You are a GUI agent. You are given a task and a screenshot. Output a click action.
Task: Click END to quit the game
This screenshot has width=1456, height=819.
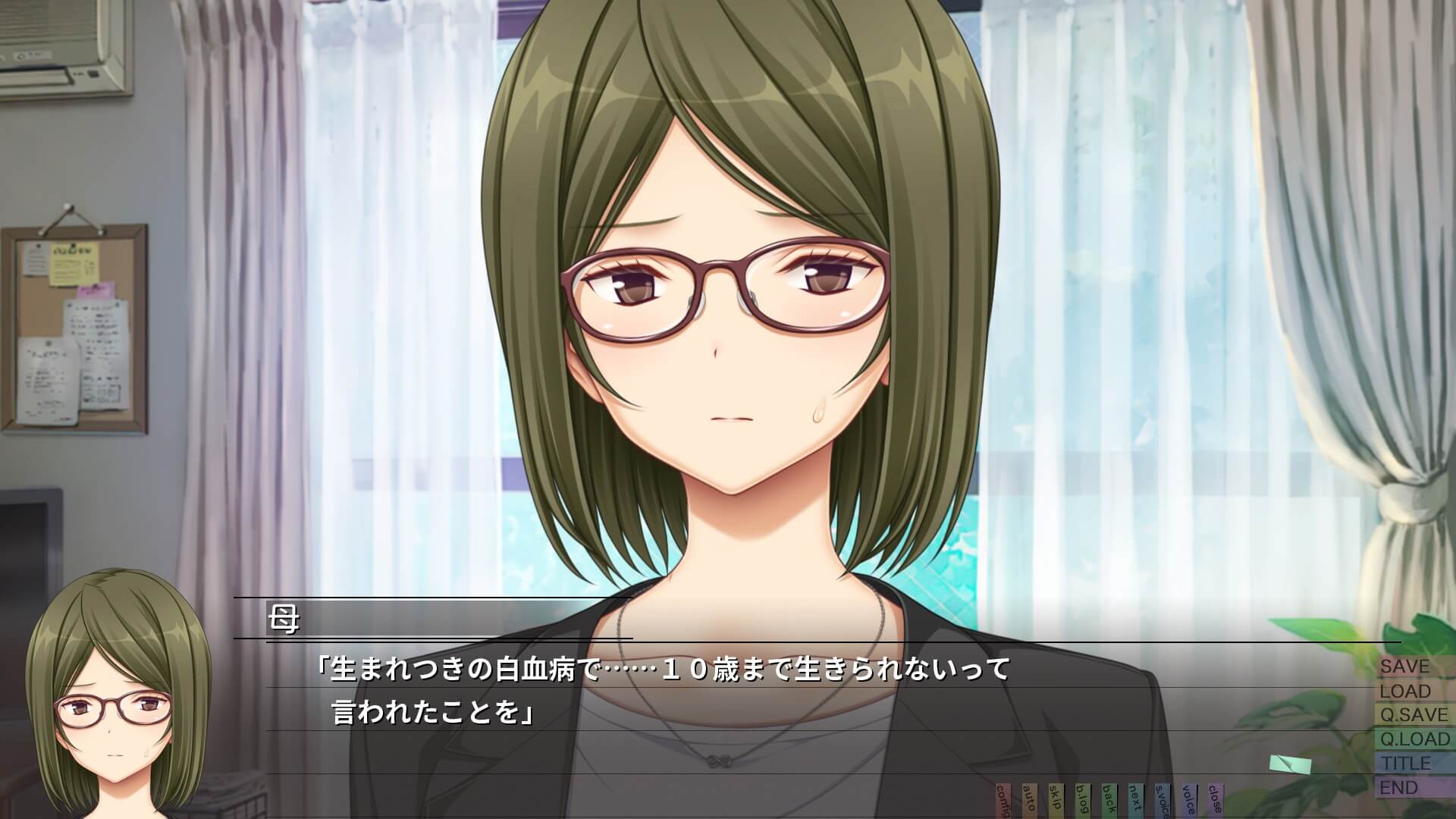coord(1400,788)
